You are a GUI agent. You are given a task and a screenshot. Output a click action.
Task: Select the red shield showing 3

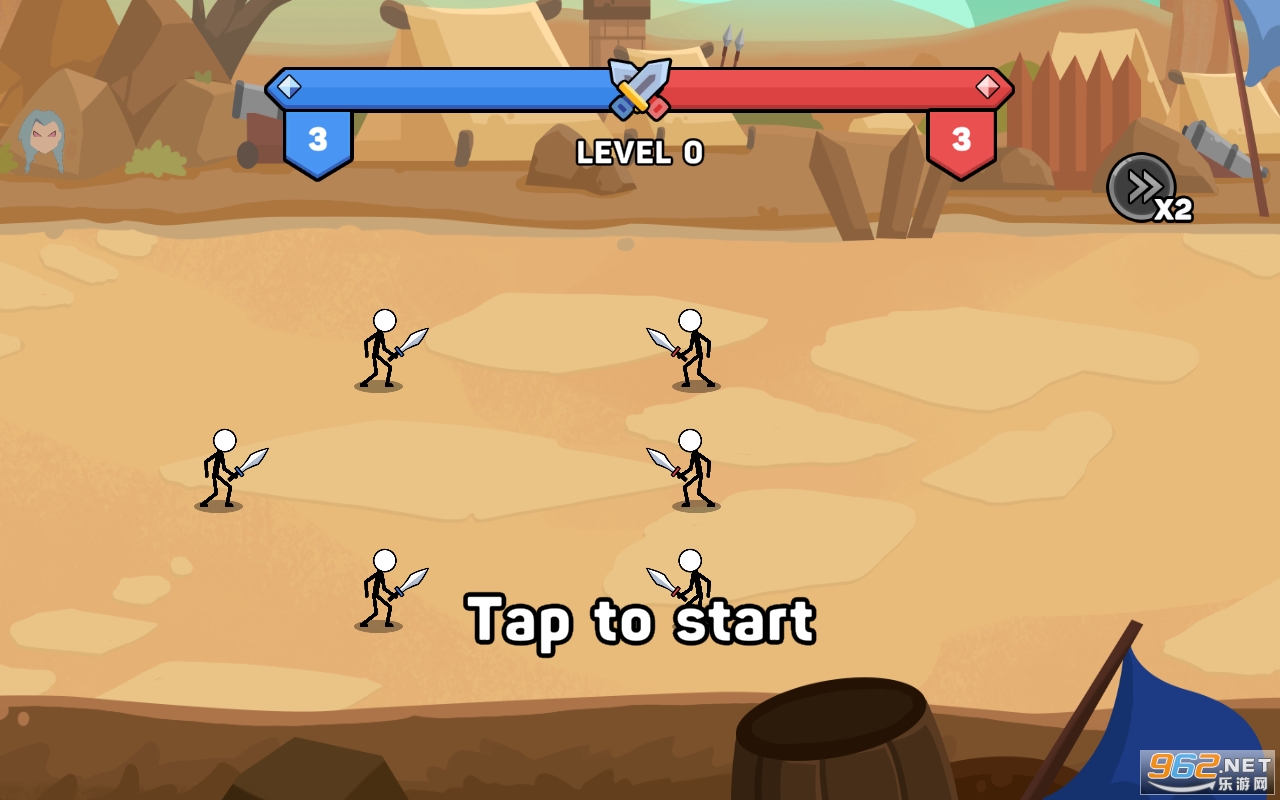click(961, 140)
